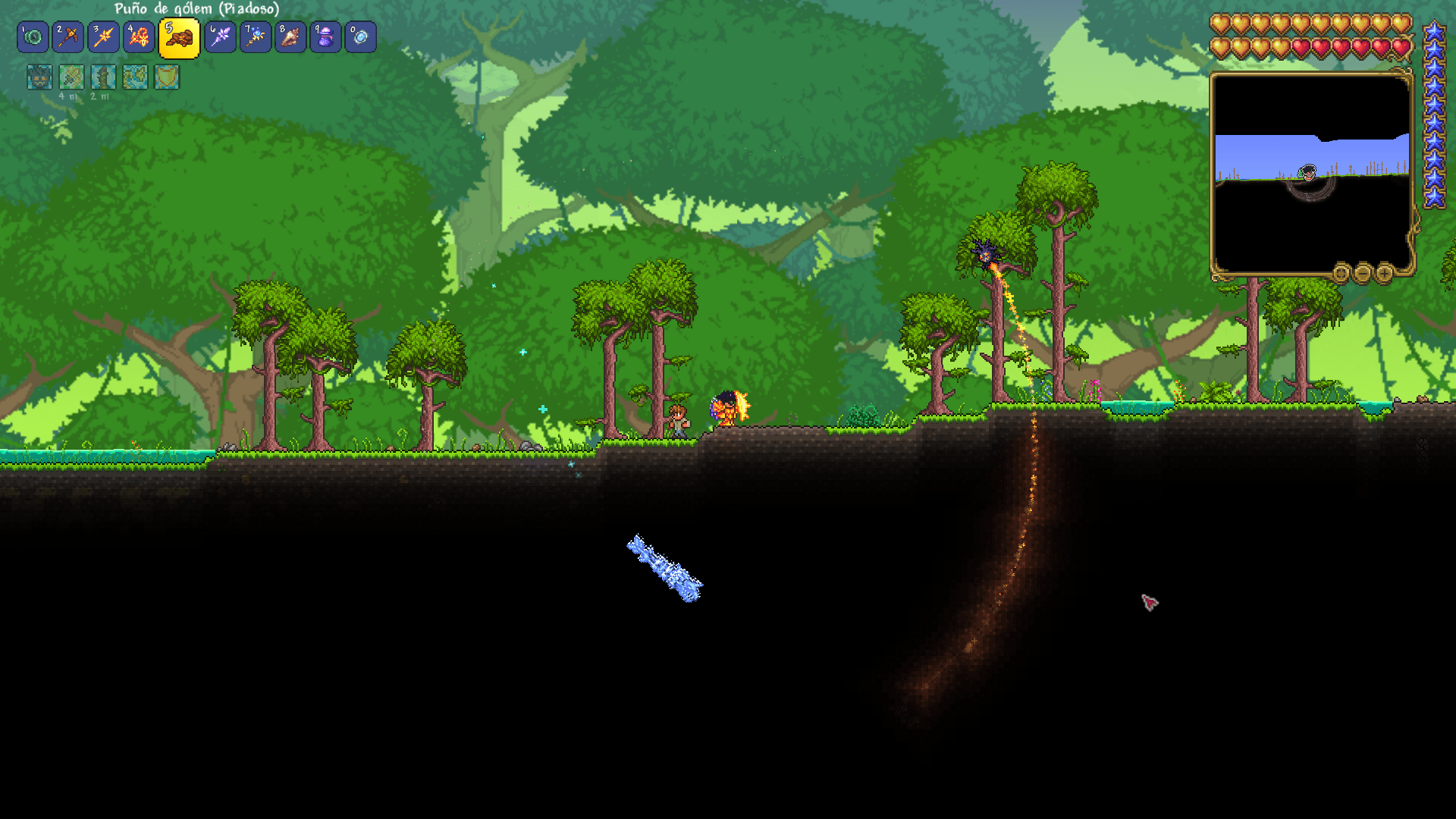Screen dimensions: 1456x819
Task: Dismiss the shield buff icon
Action: [x=165, y=77]
